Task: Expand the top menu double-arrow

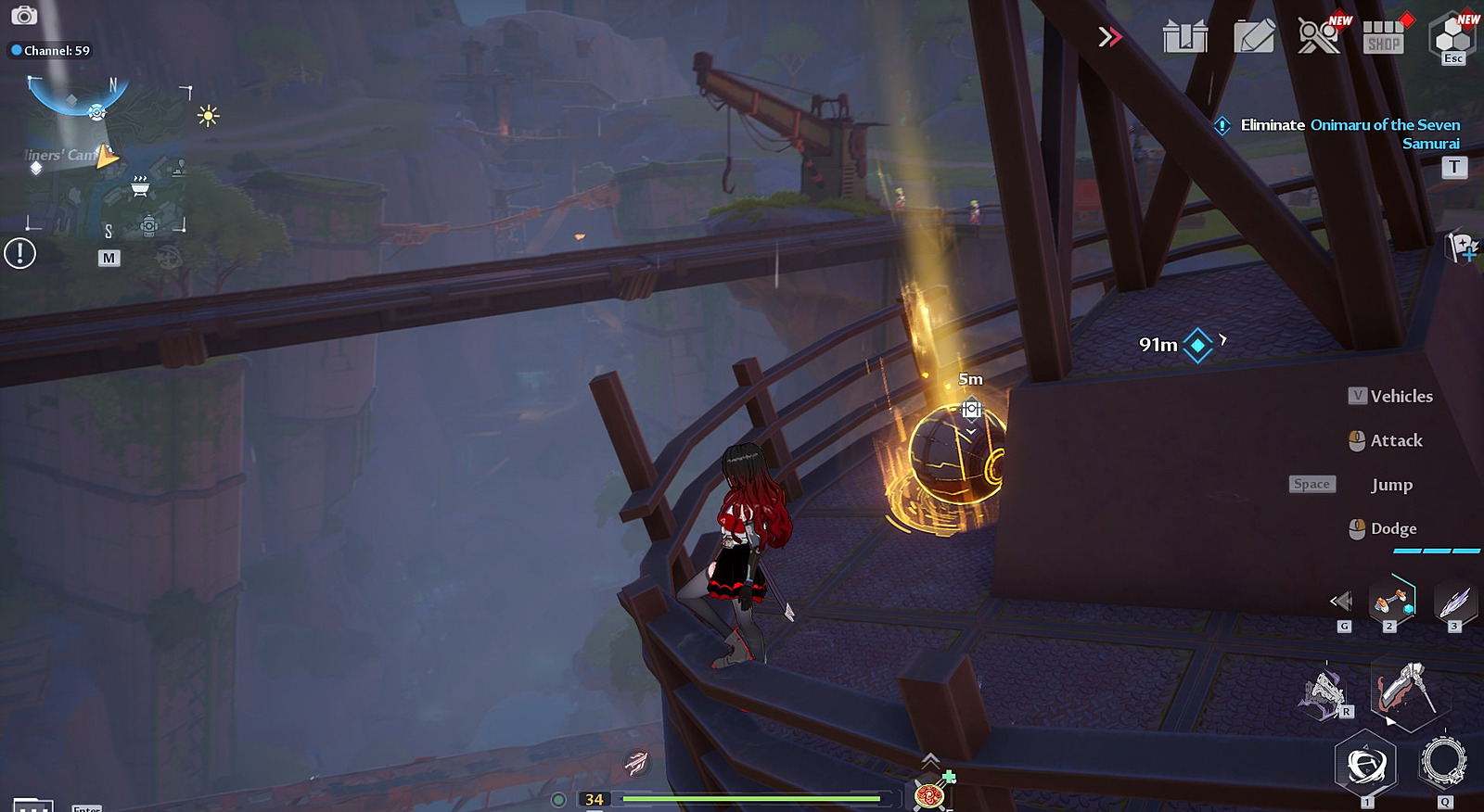Action: point(1109,37)
